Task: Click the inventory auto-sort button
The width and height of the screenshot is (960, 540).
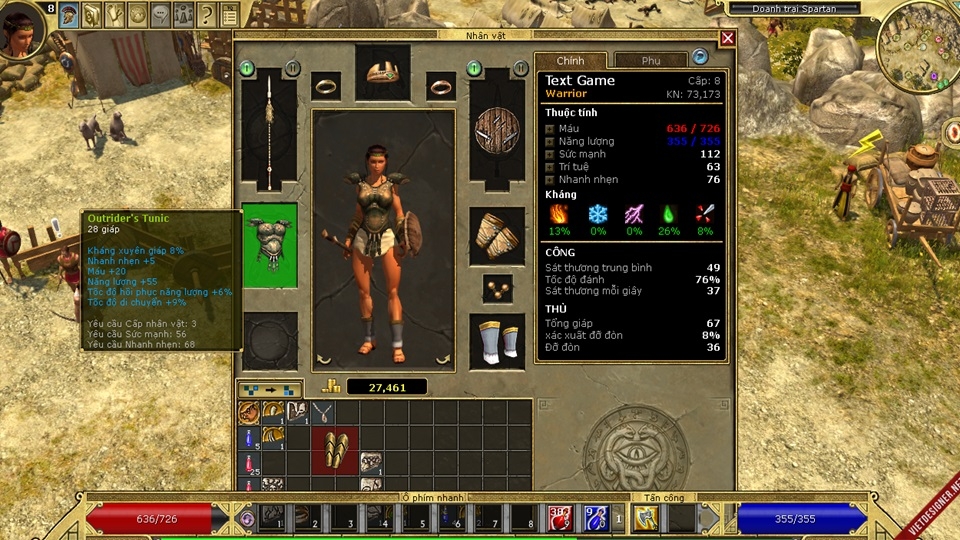Action: click(269, 389)
